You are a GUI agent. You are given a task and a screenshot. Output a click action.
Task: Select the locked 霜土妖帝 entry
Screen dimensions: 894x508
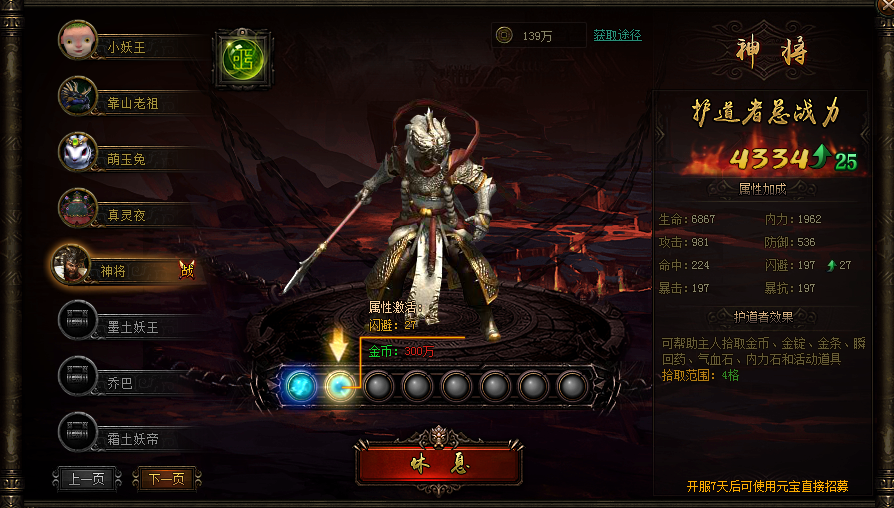pyautogui.click(x=132, y=438)
